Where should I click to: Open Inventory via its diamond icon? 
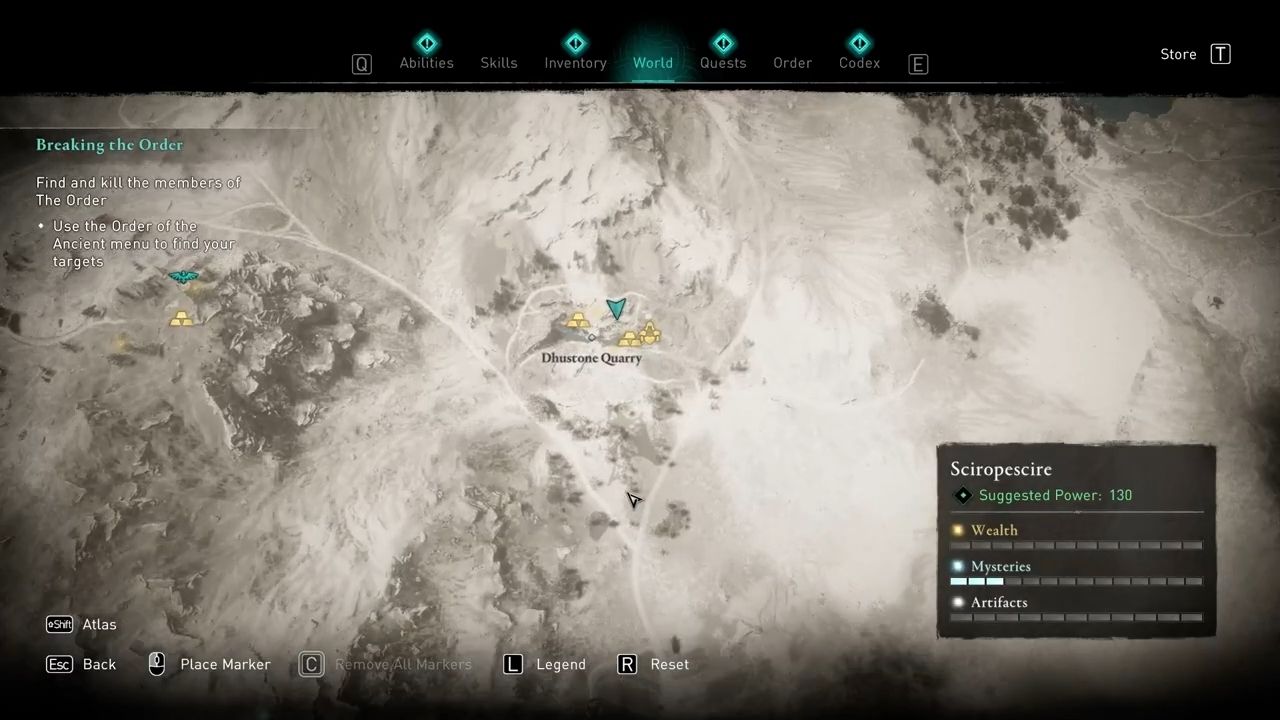(x=575, y=43)
